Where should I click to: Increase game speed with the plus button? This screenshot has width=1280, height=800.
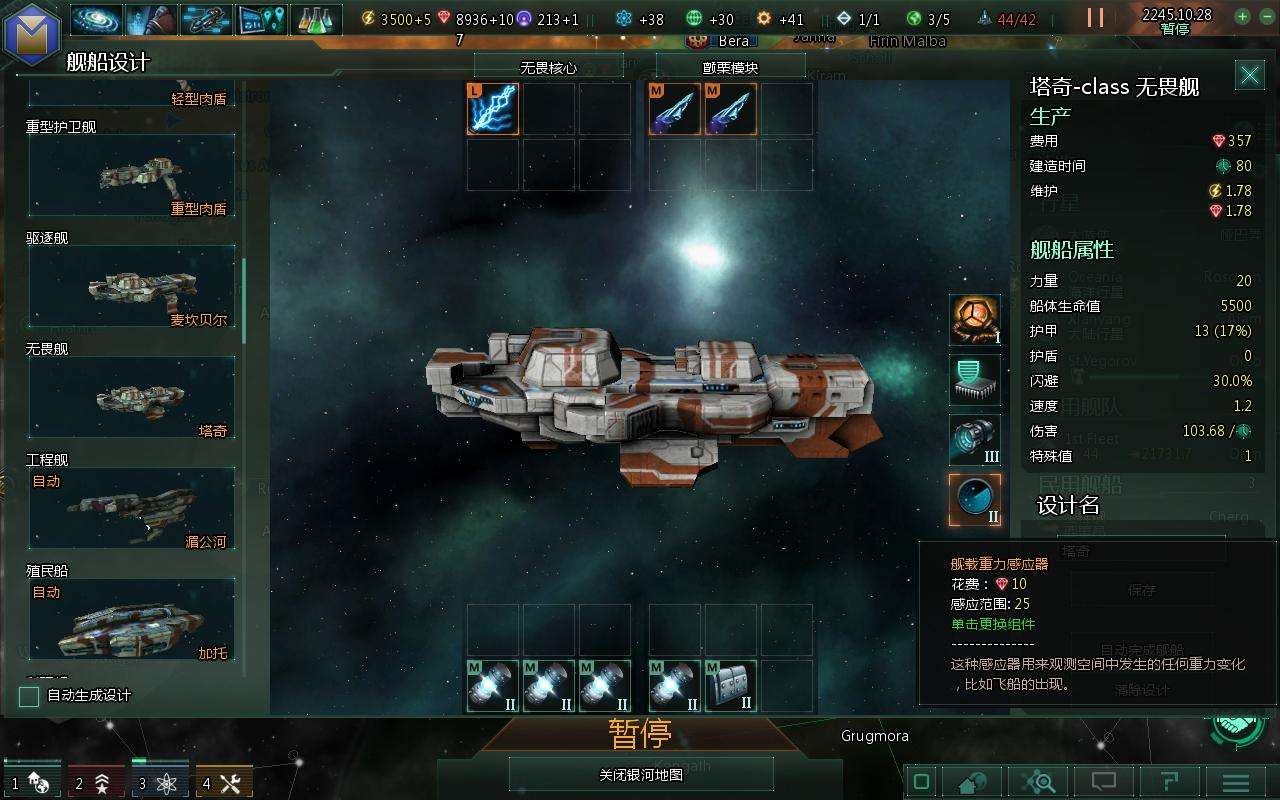pos(1242,16)
